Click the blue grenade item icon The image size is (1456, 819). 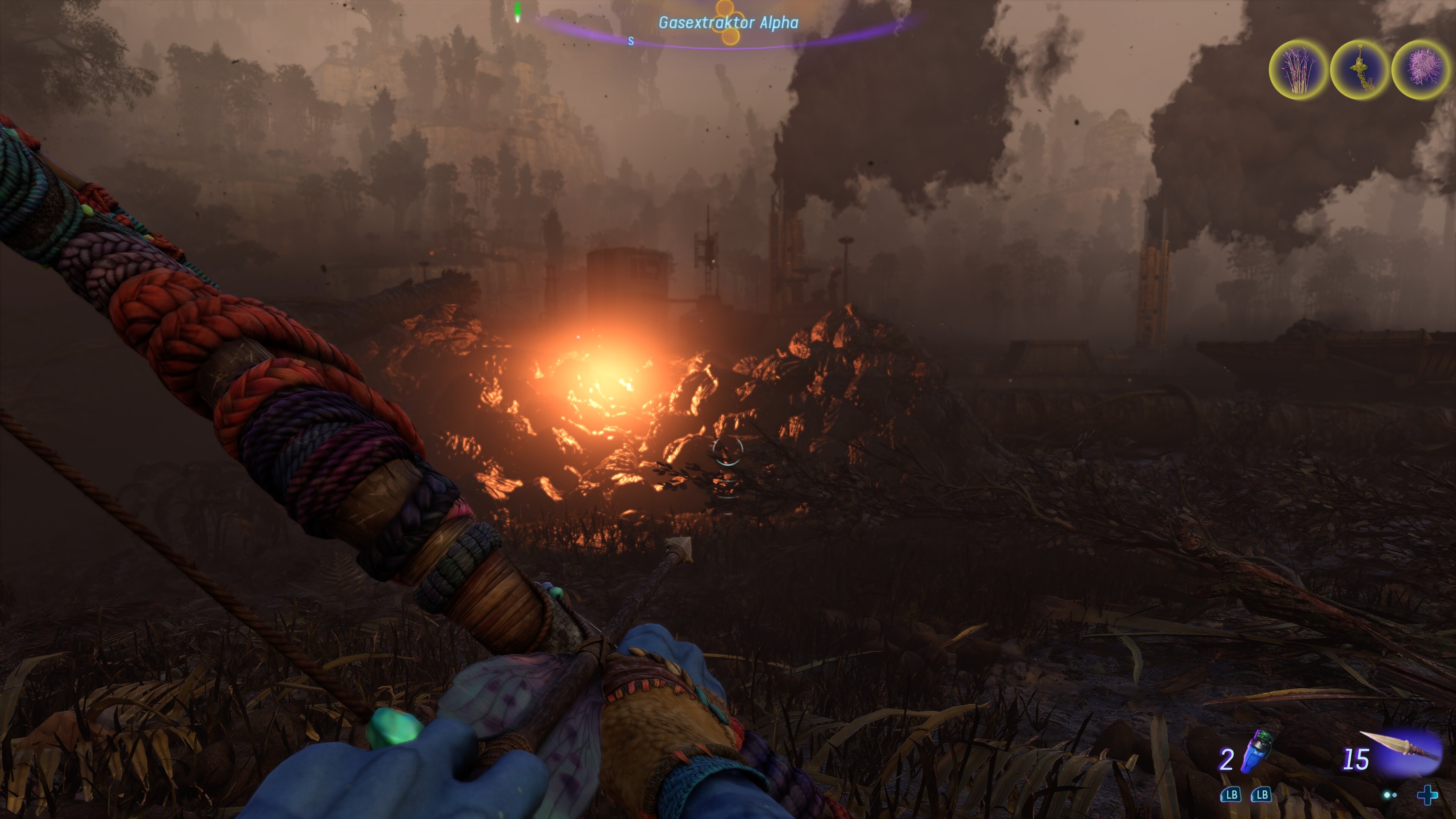point(1256,752)
